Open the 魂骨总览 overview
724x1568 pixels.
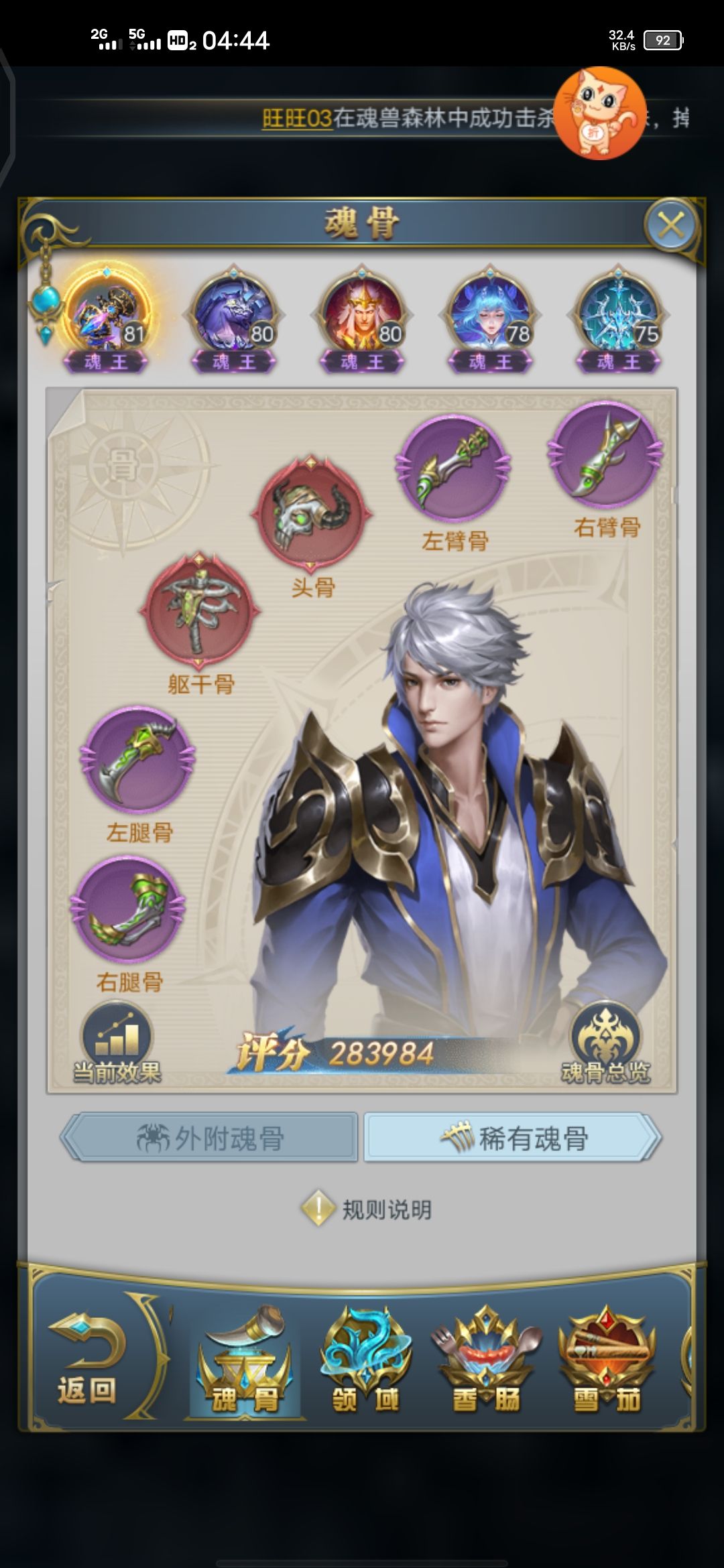pyautogui.click(x=605, y=1043)
